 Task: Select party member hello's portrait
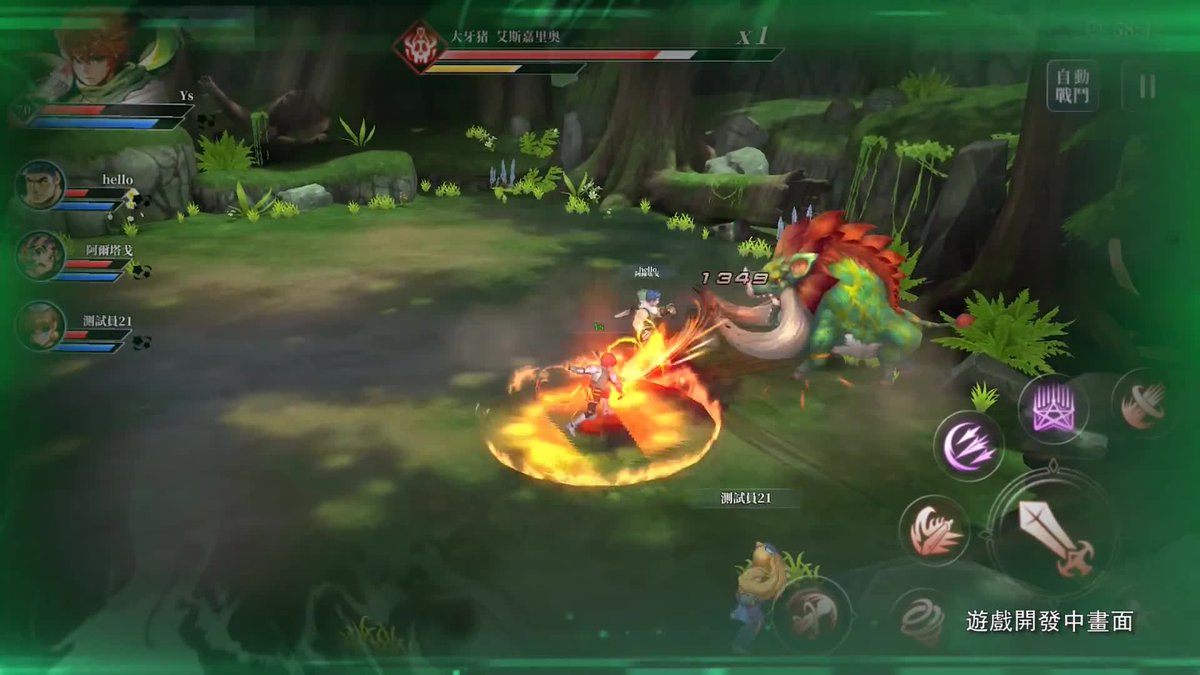[x=41, y=186]
